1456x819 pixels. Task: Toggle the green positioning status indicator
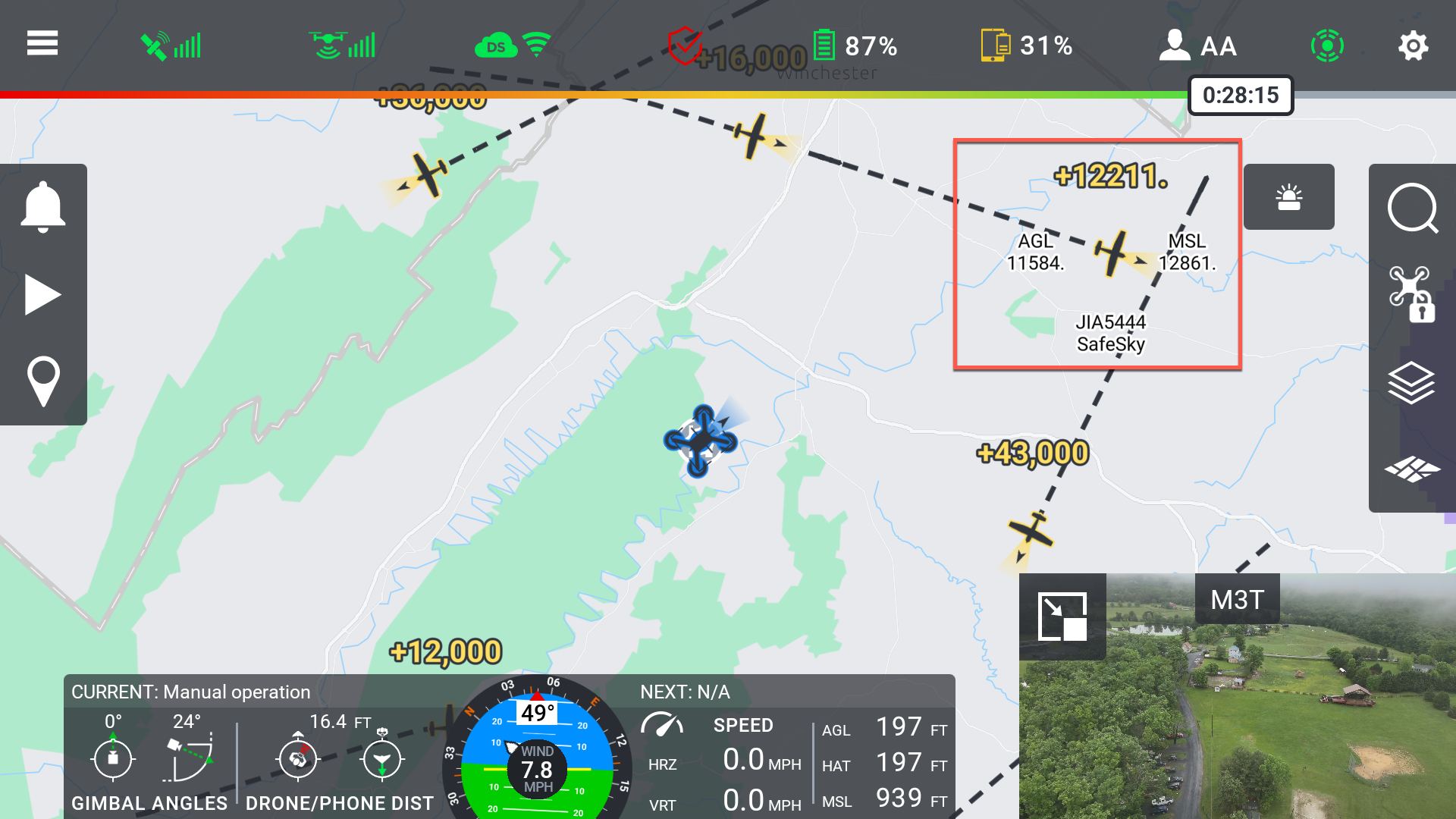(x=1328, y=45)
